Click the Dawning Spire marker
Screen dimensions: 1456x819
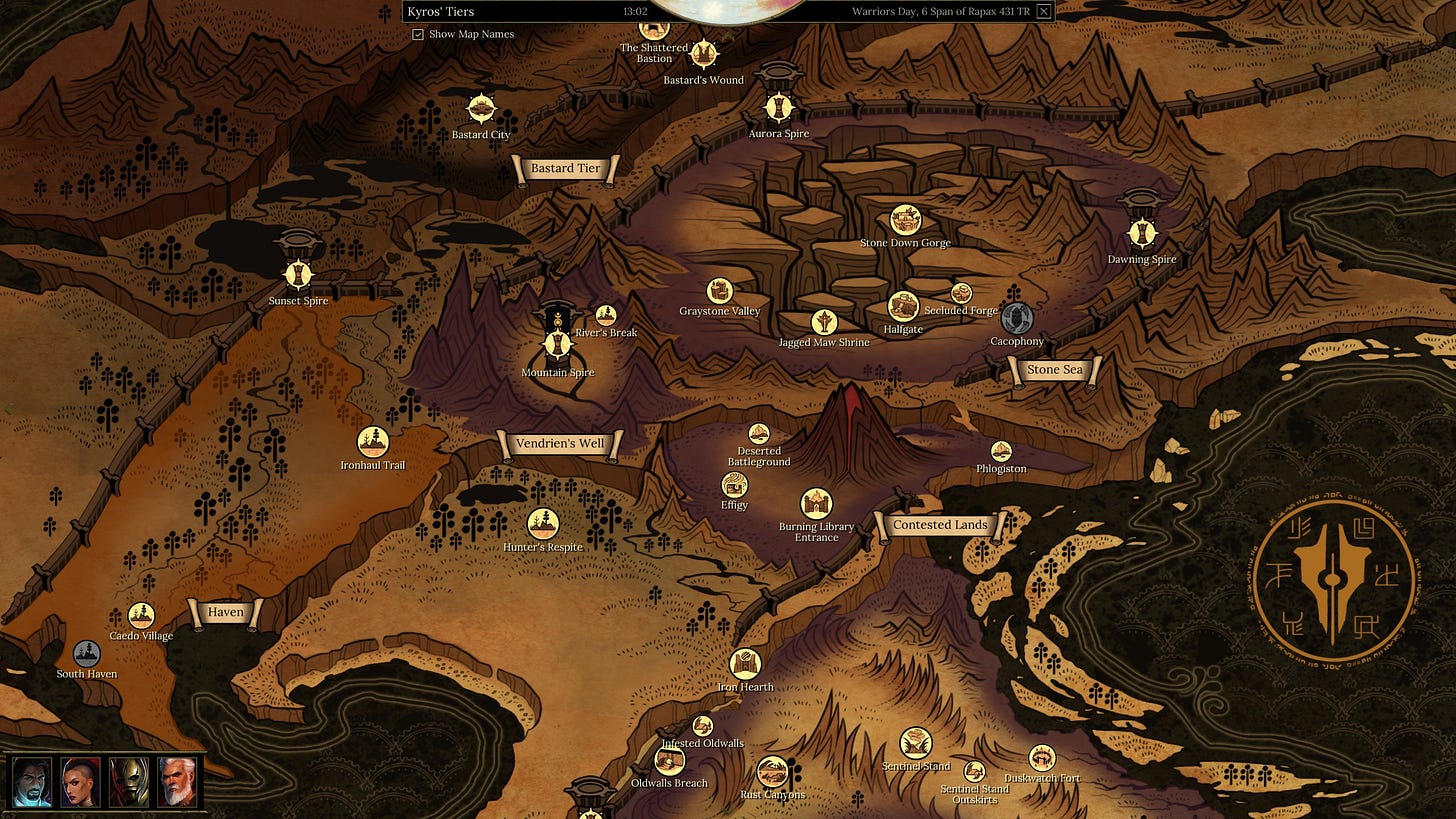point(1141,232)
